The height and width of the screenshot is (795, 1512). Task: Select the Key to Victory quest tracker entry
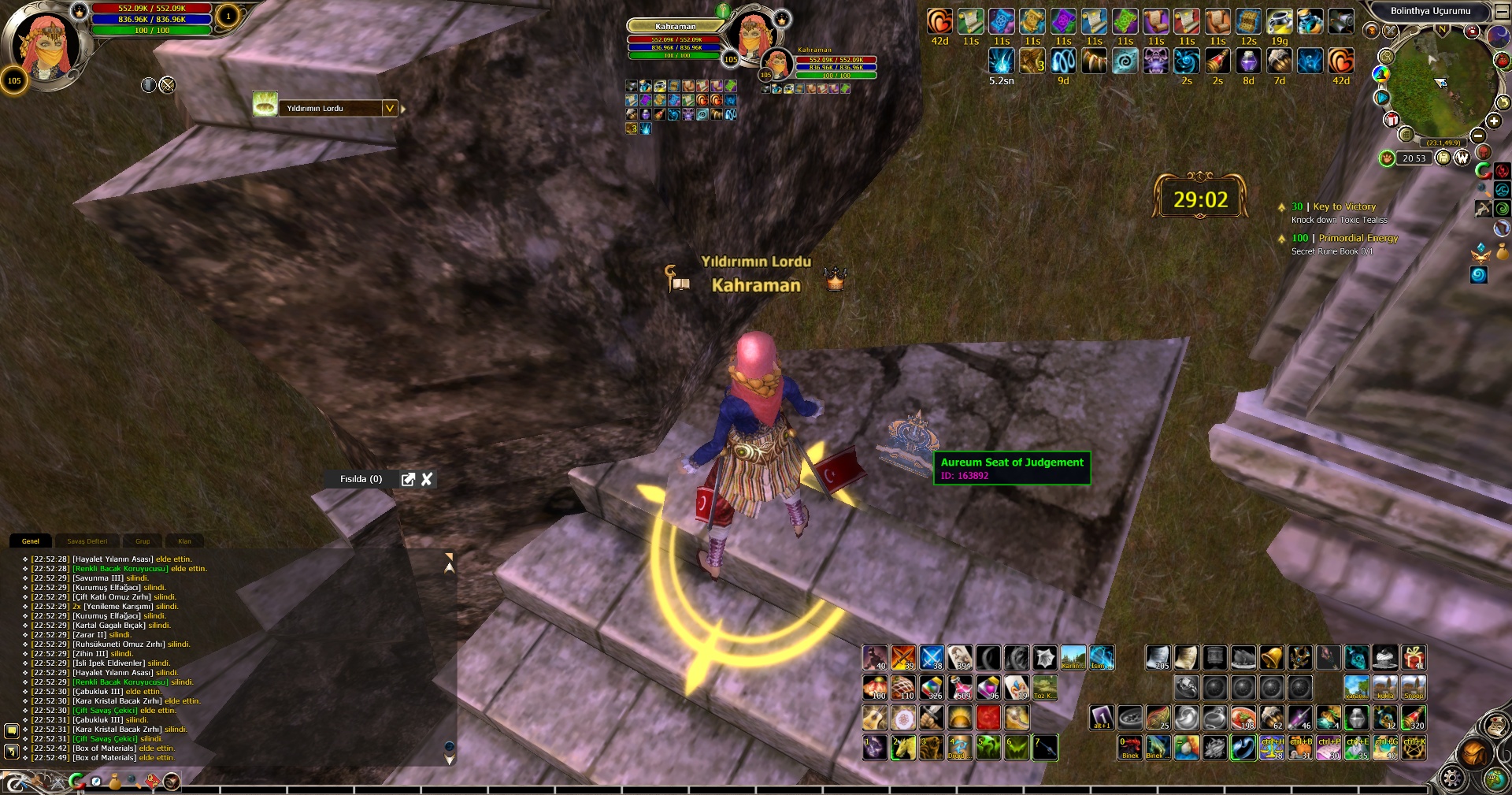click(x=1344, y=206)
